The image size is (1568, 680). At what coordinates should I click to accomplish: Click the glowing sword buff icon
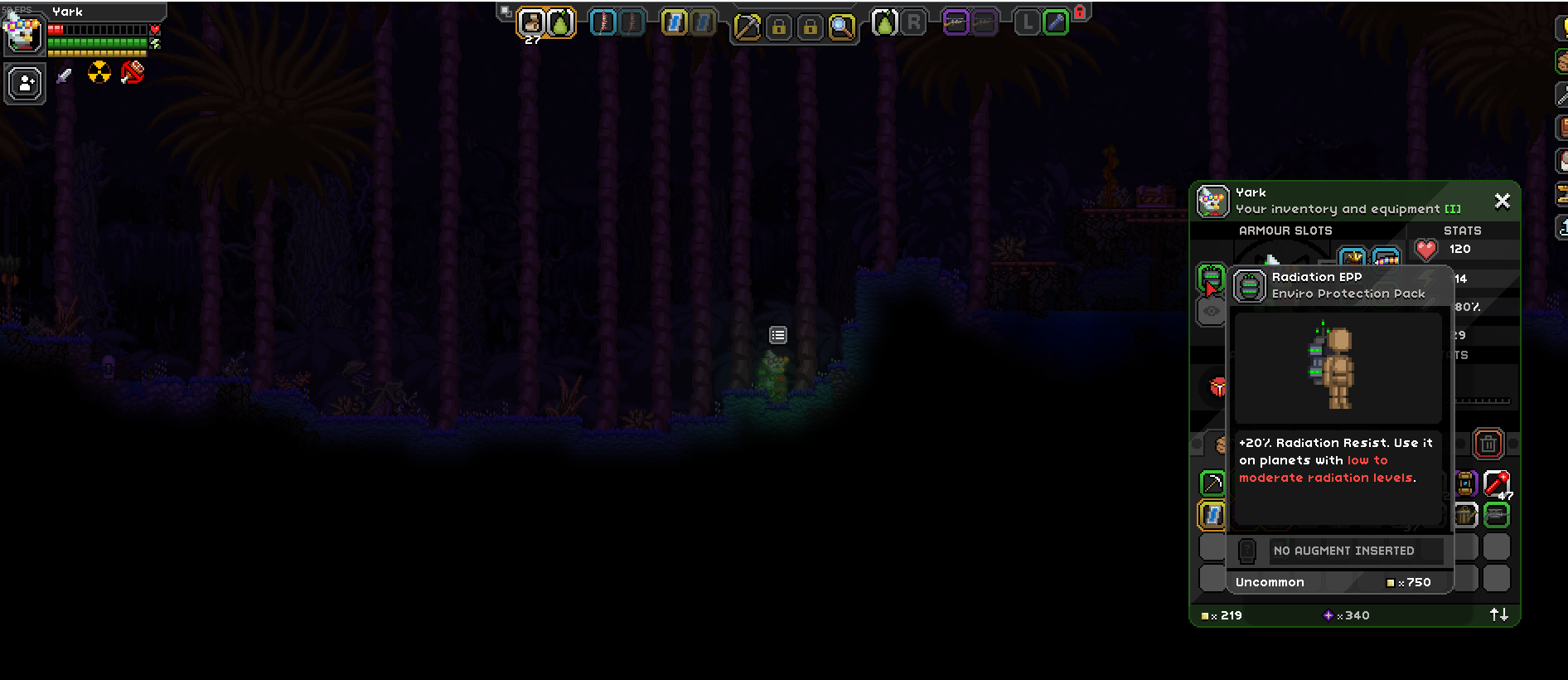tap(65, 76)
